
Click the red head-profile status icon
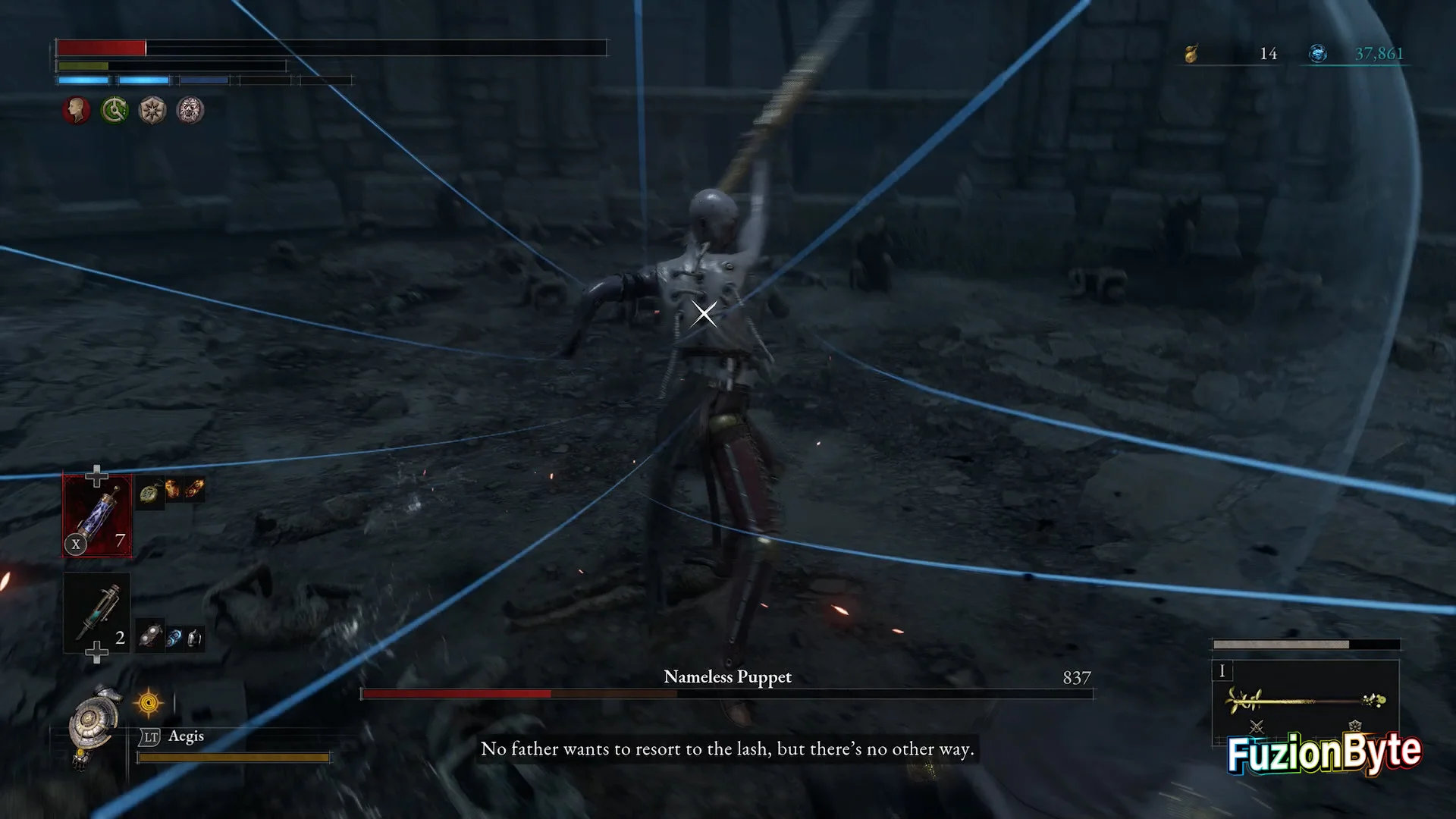[76, 111]
